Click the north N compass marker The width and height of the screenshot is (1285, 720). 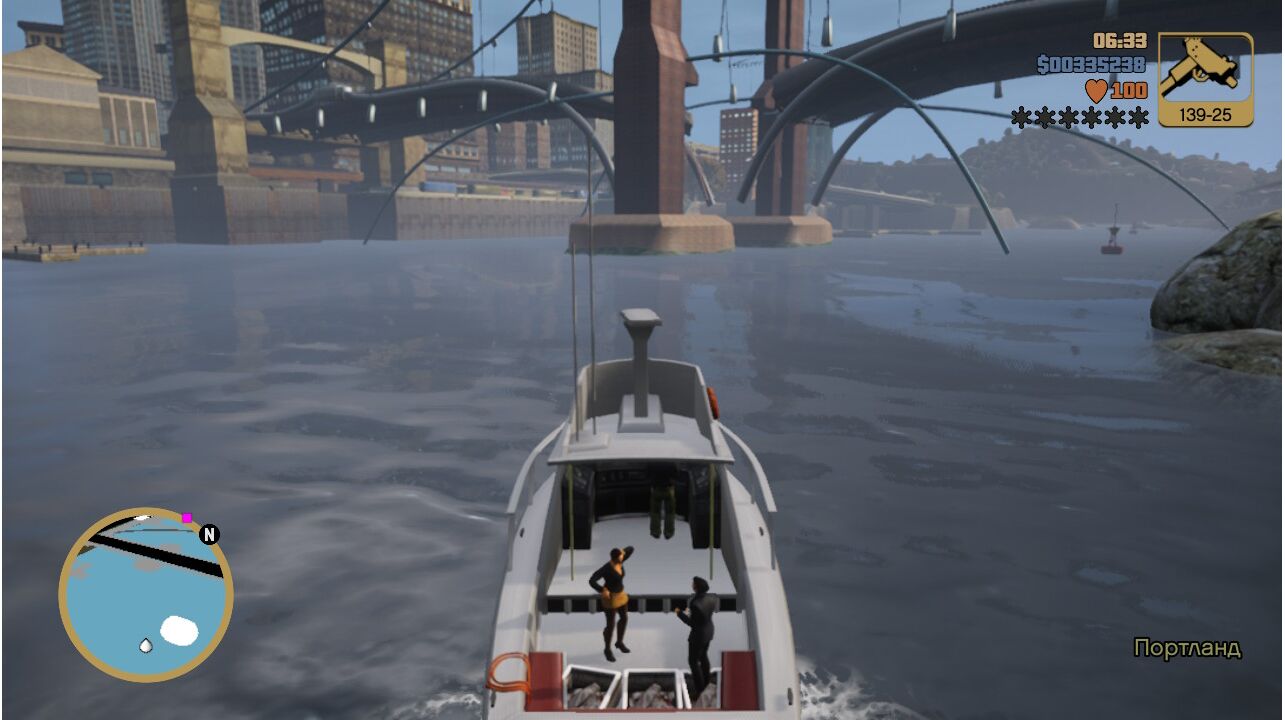209,534
